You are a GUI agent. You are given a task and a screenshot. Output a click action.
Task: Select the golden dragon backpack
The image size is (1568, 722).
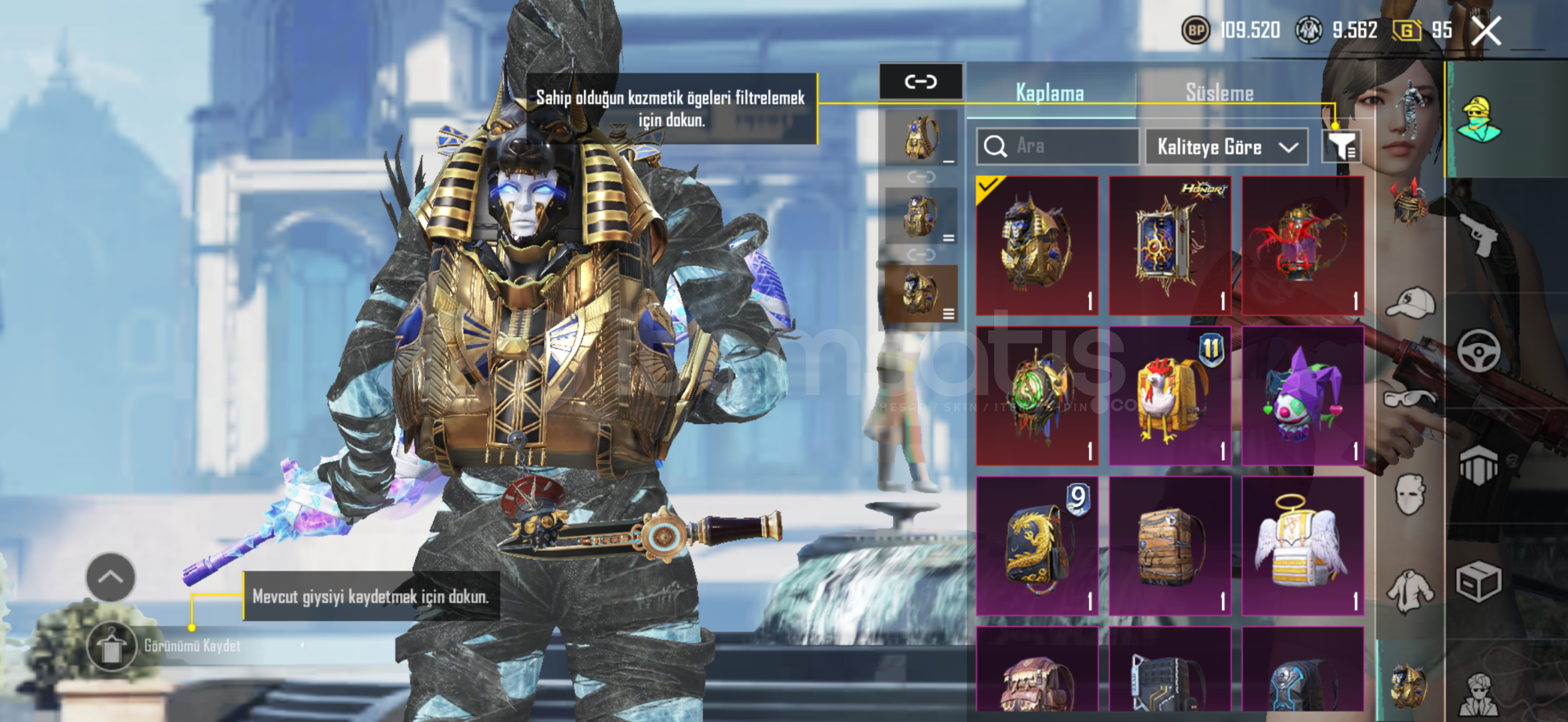tap(1037, 546)
